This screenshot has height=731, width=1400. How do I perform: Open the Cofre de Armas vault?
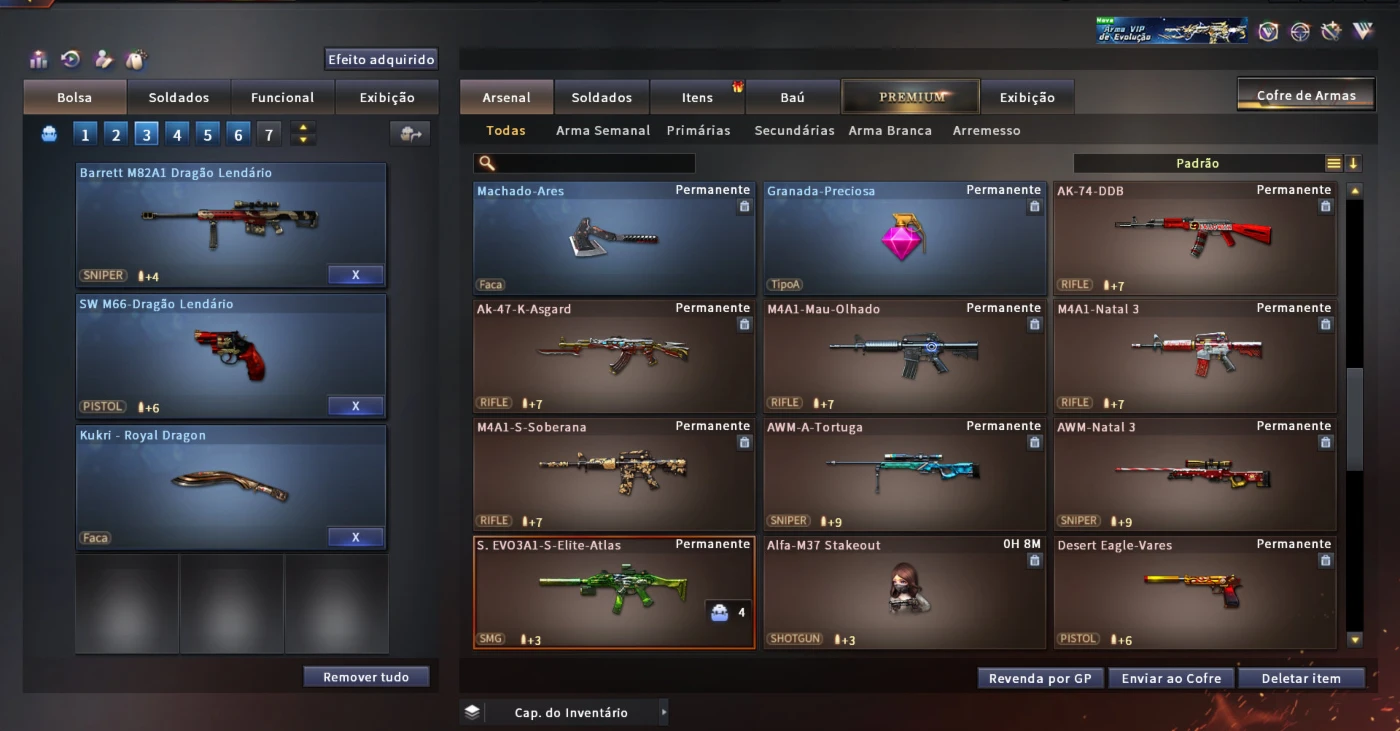[x=1306, y=96]
